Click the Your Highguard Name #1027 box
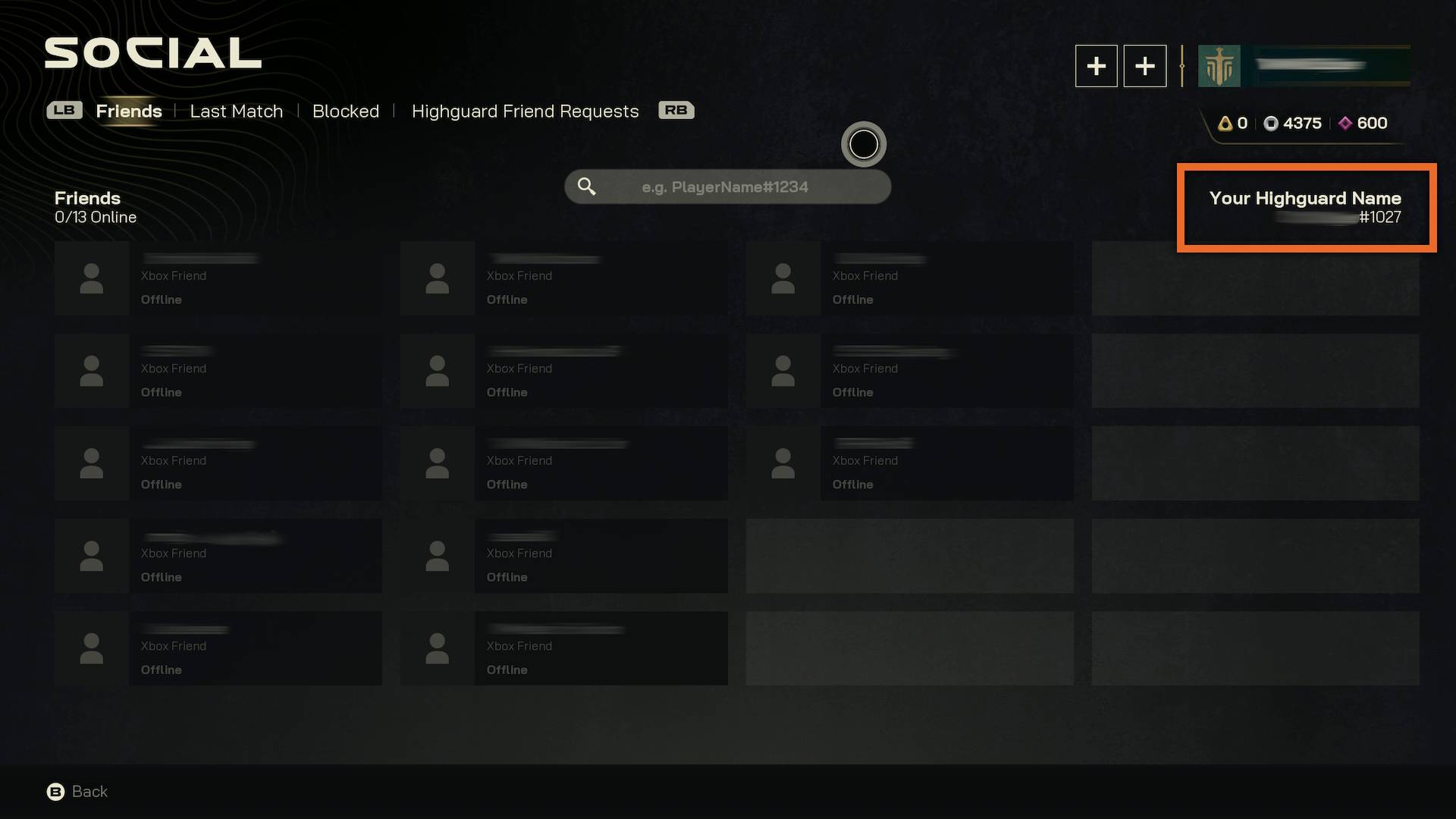1456x819 pixels. tap(1306, 208)
